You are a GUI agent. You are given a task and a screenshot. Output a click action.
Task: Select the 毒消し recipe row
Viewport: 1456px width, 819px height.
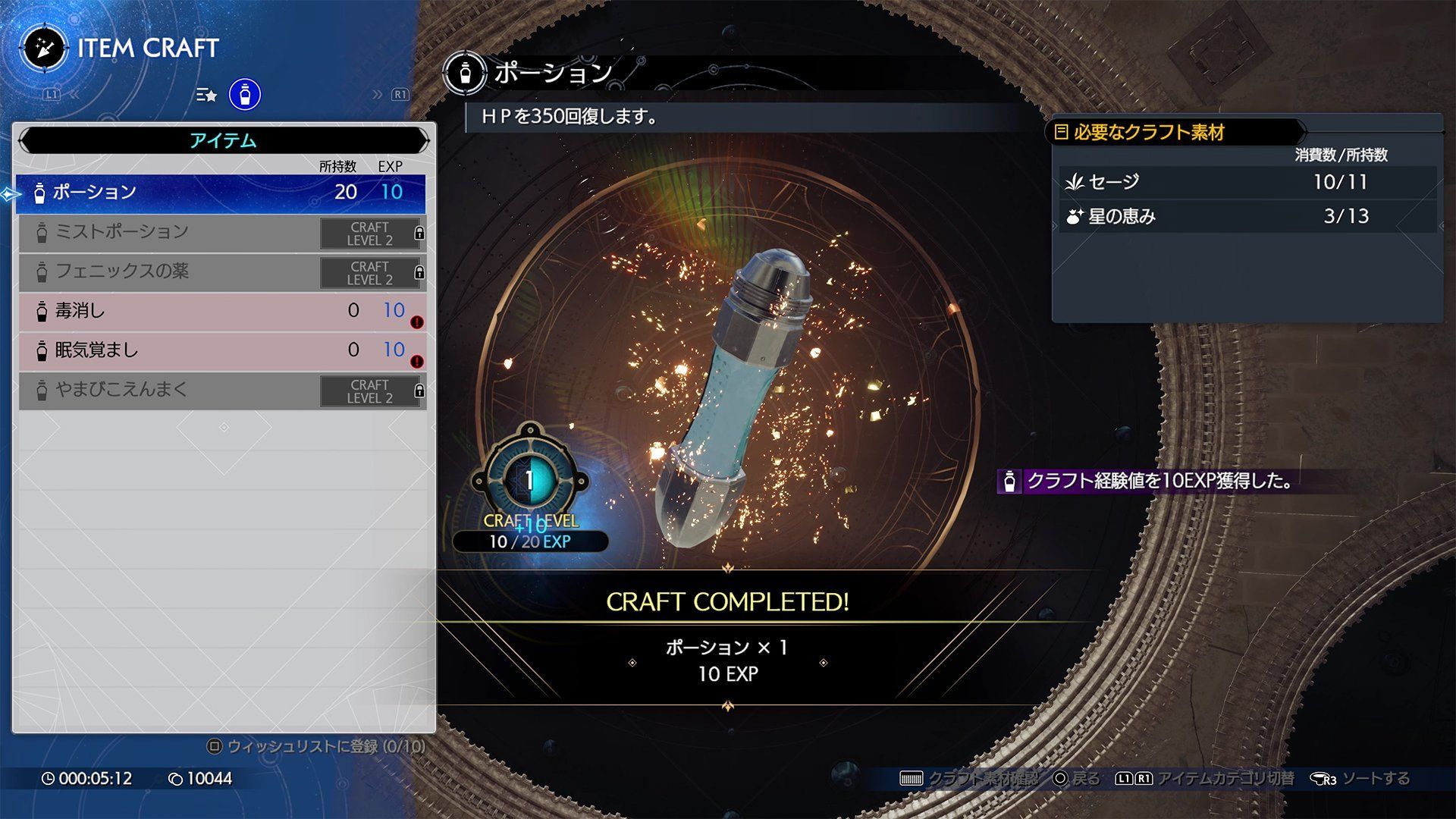(x=220, y=311)
